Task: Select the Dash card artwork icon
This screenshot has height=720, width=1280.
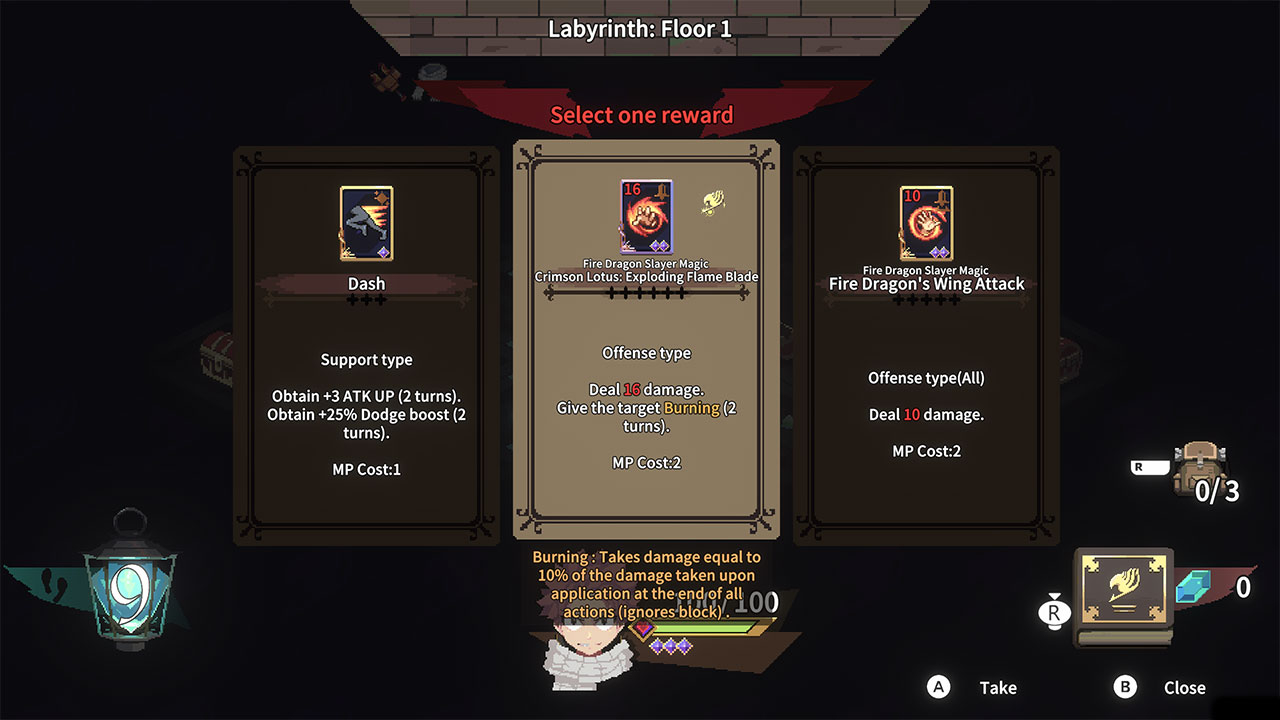Action: point(366,222)
